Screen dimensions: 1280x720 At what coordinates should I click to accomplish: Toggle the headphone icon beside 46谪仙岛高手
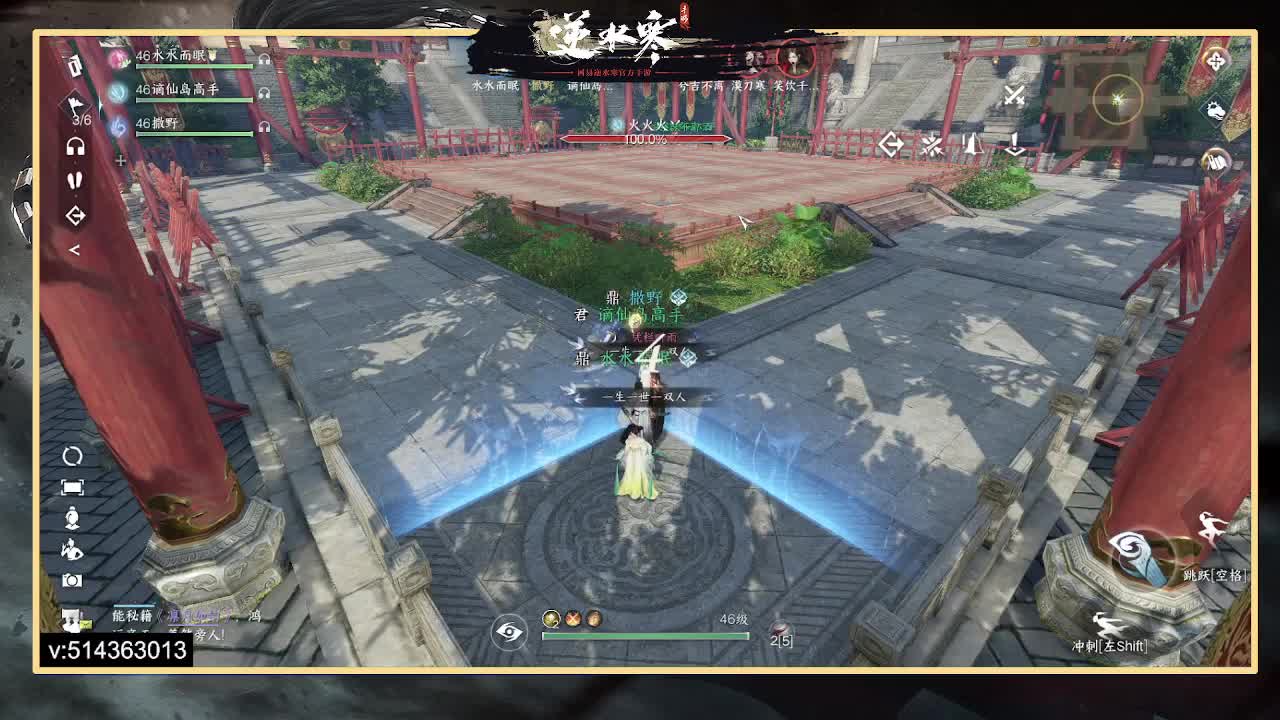(x=265, y=94)
